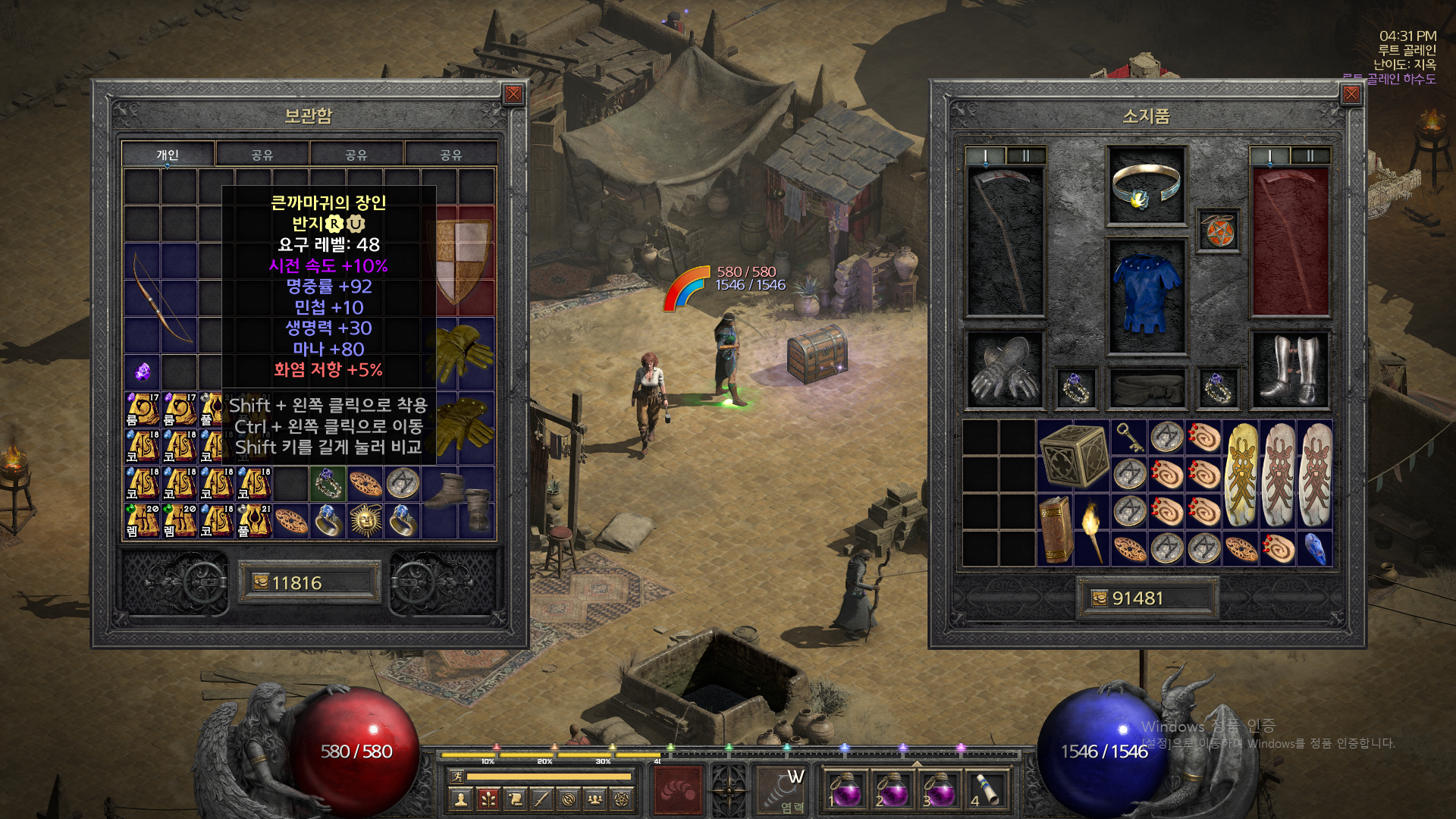The image size is (1456, 819).
Task: Close the inventory window
Action: [x=1351, y=94]
